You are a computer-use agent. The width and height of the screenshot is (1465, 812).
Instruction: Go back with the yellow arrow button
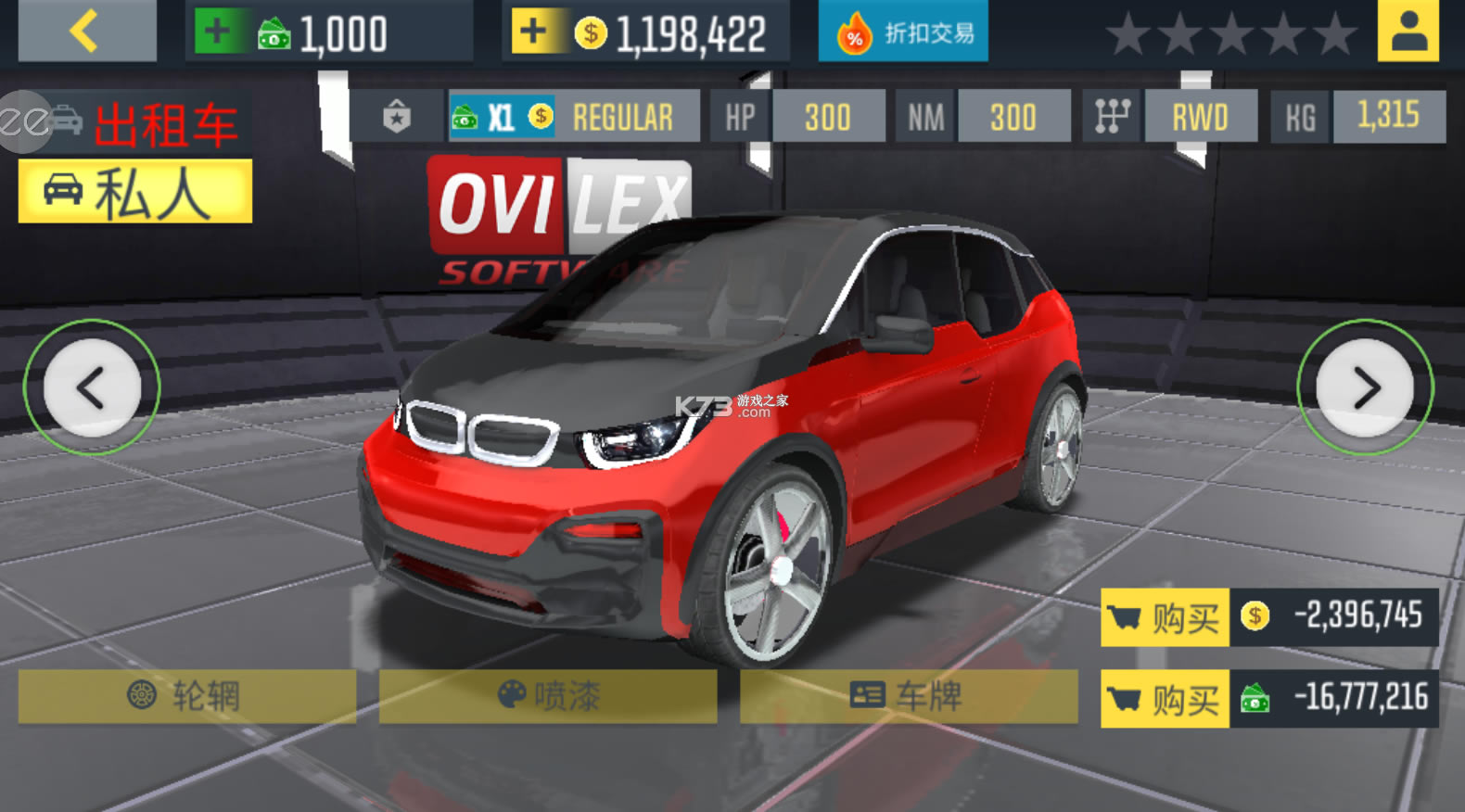tap(86, 32)
